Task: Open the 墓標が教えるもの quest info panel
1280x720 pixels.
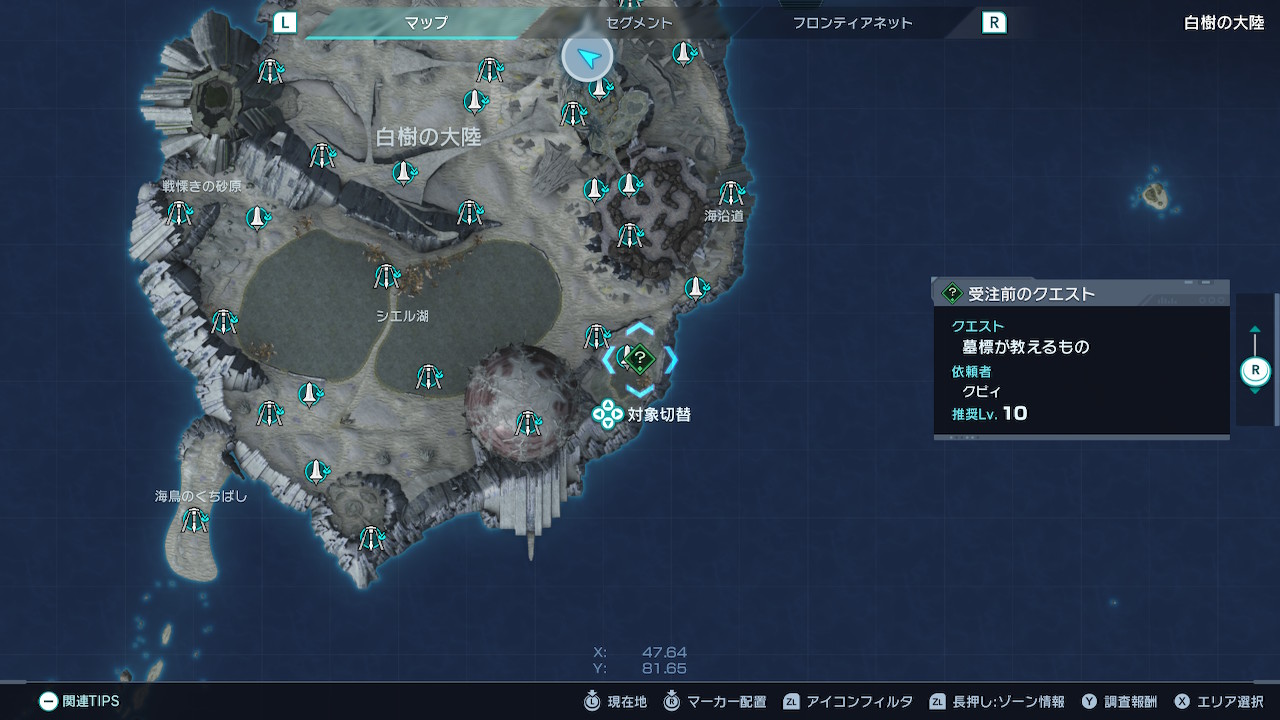Action: tap(1081, 359)
